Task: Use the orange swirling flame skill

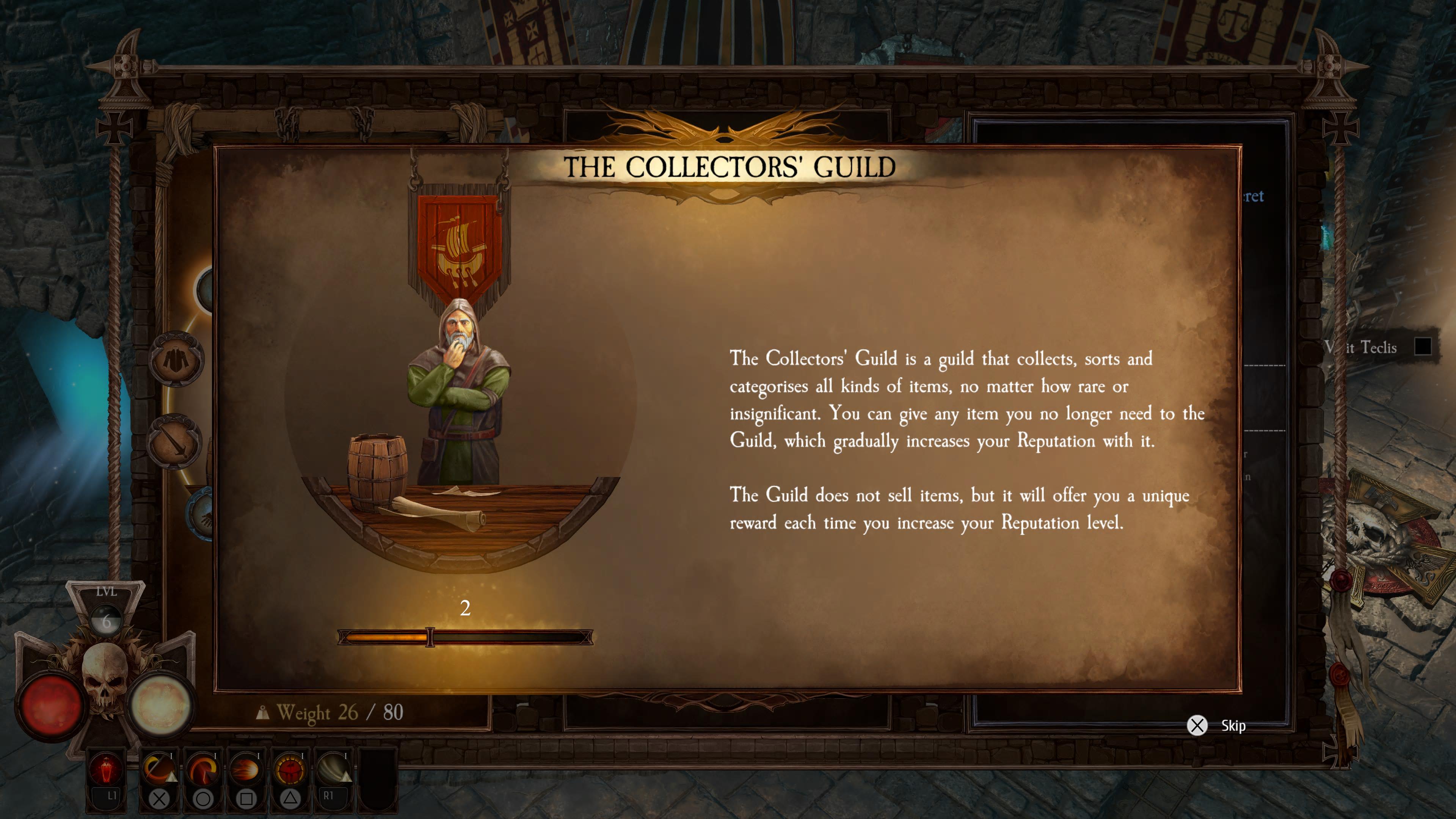Action: tap(202, 770)
